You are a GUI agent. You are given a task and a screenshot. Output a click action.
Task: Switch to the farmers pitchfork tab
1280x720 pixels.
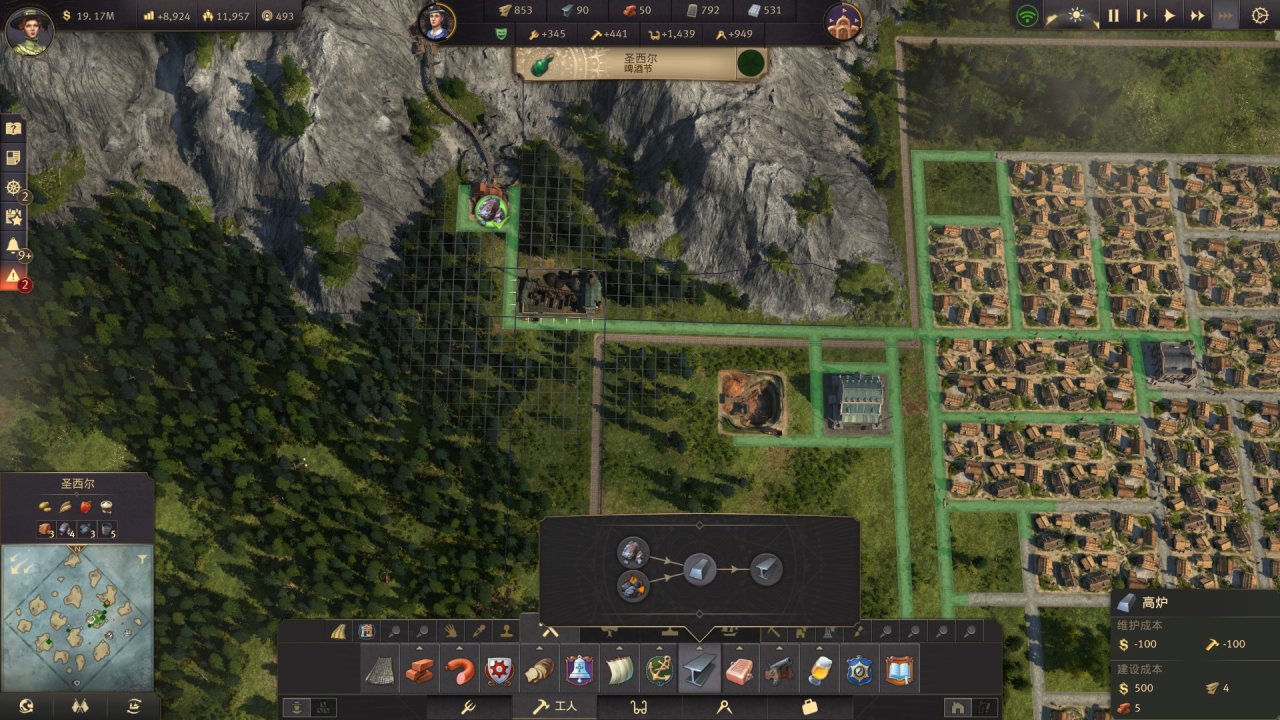pyautogui.click(x=466, y=707)
